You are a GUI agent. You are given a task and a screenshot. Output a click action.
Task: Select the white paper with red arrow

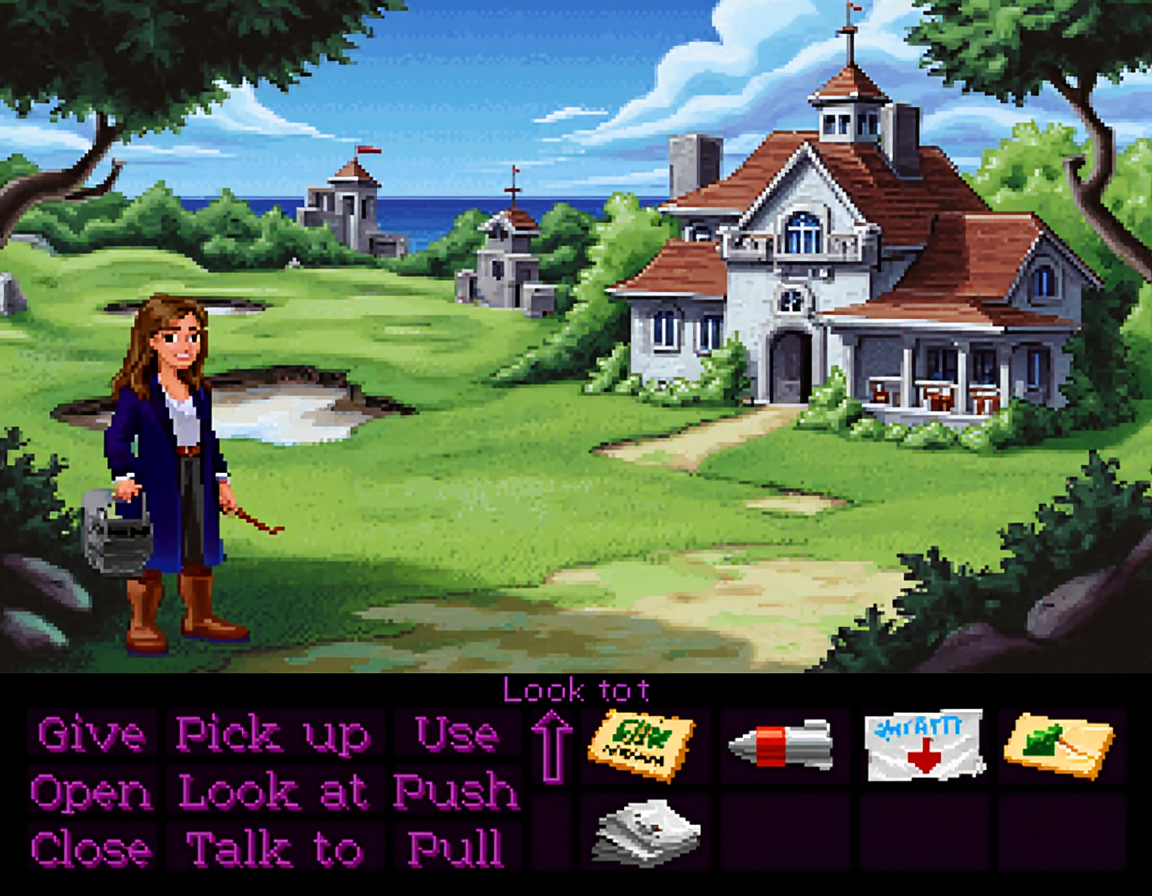coord(924,745)
